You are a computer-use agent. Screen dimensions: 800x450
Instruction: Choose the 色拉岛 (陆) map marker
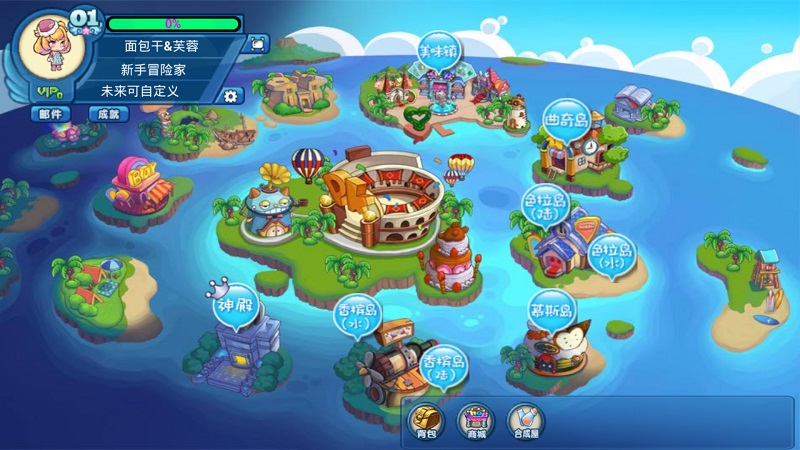544,206
